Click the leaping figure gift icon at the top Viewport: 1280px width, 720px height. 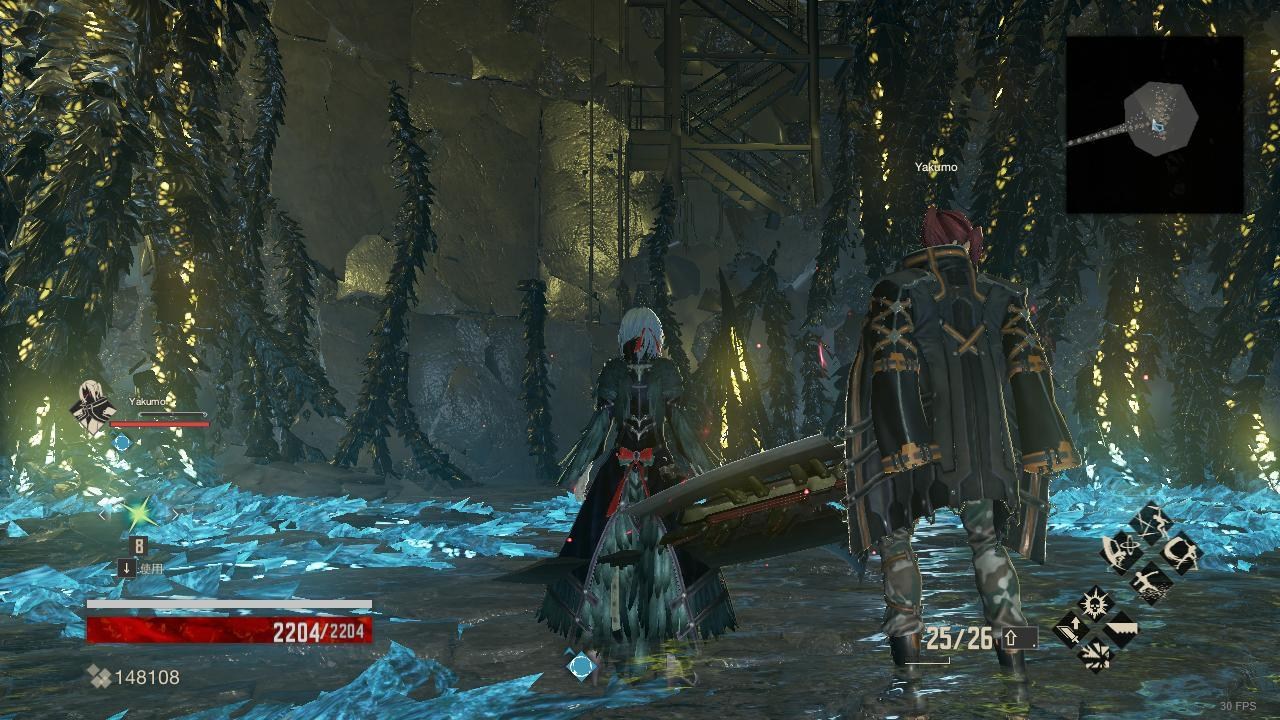coord(1151,520)
